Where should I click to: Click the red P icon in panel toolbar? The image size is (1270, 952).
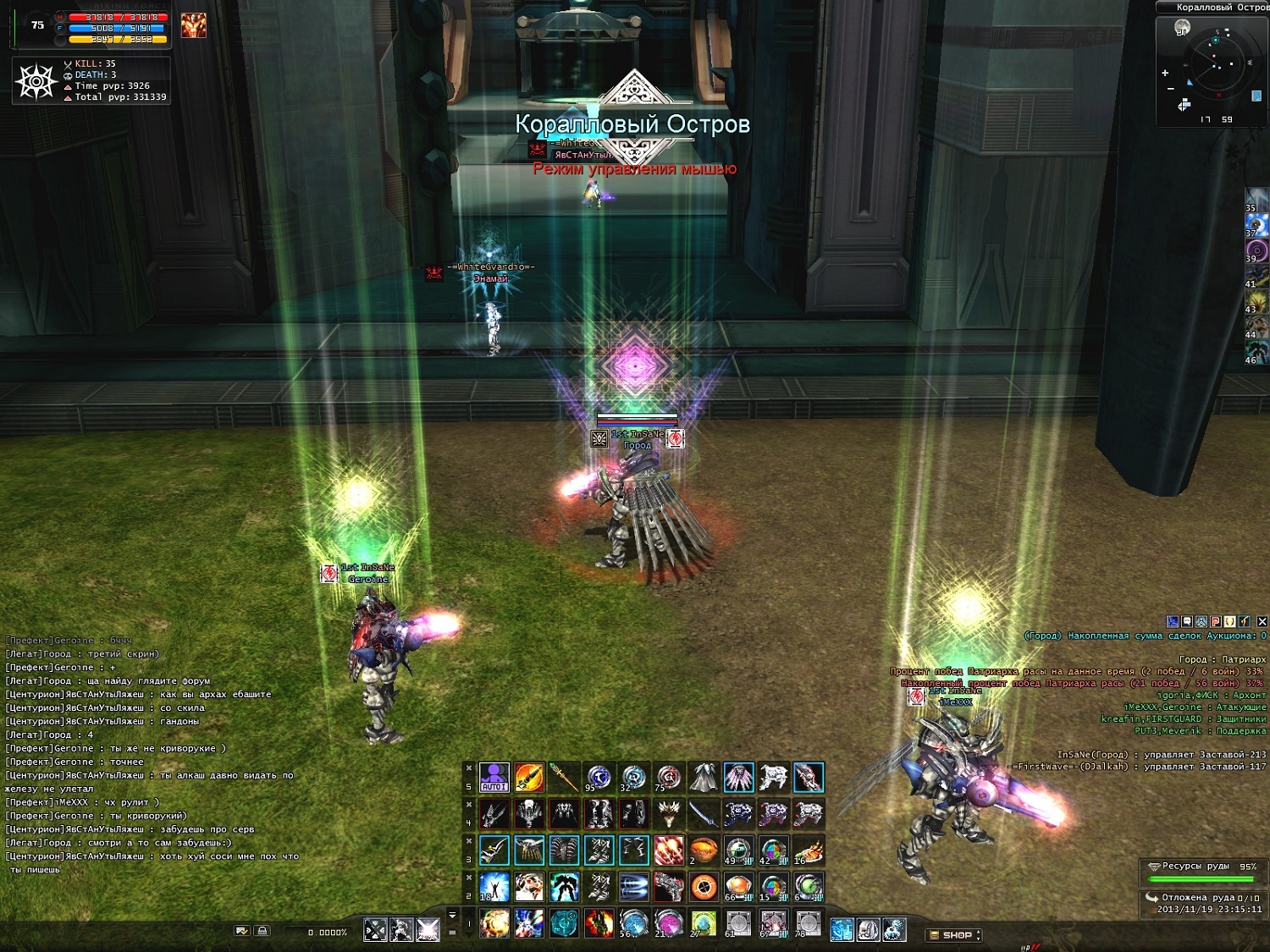tap(1216, 622)
